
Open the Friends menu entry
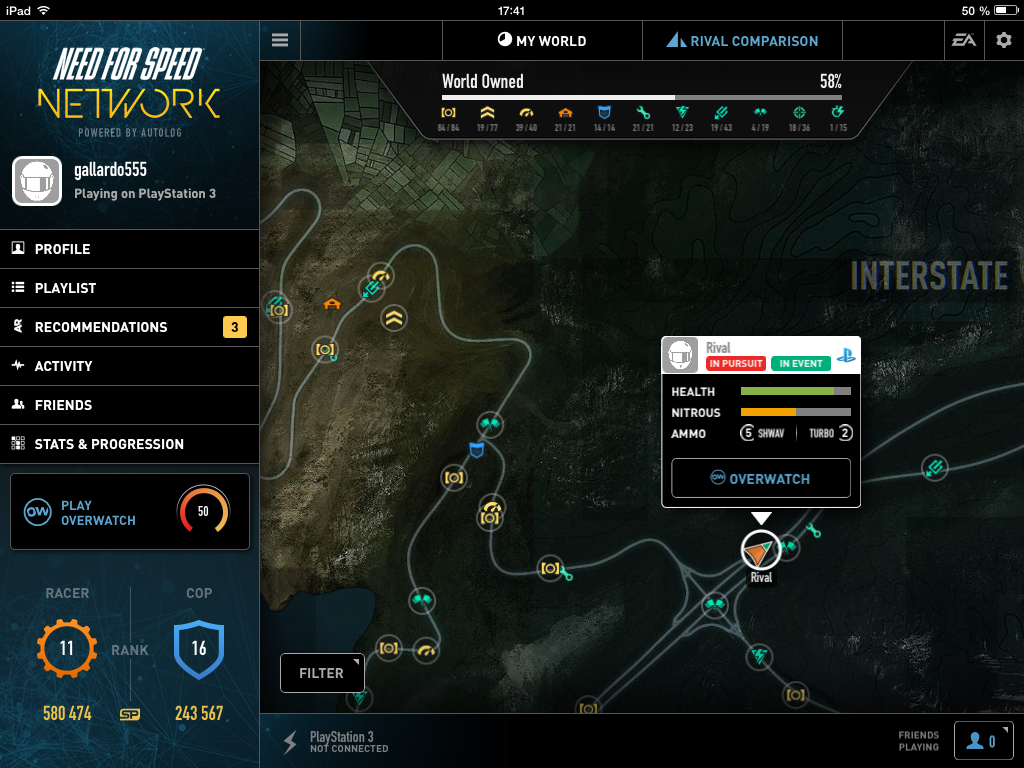point(129,405)
